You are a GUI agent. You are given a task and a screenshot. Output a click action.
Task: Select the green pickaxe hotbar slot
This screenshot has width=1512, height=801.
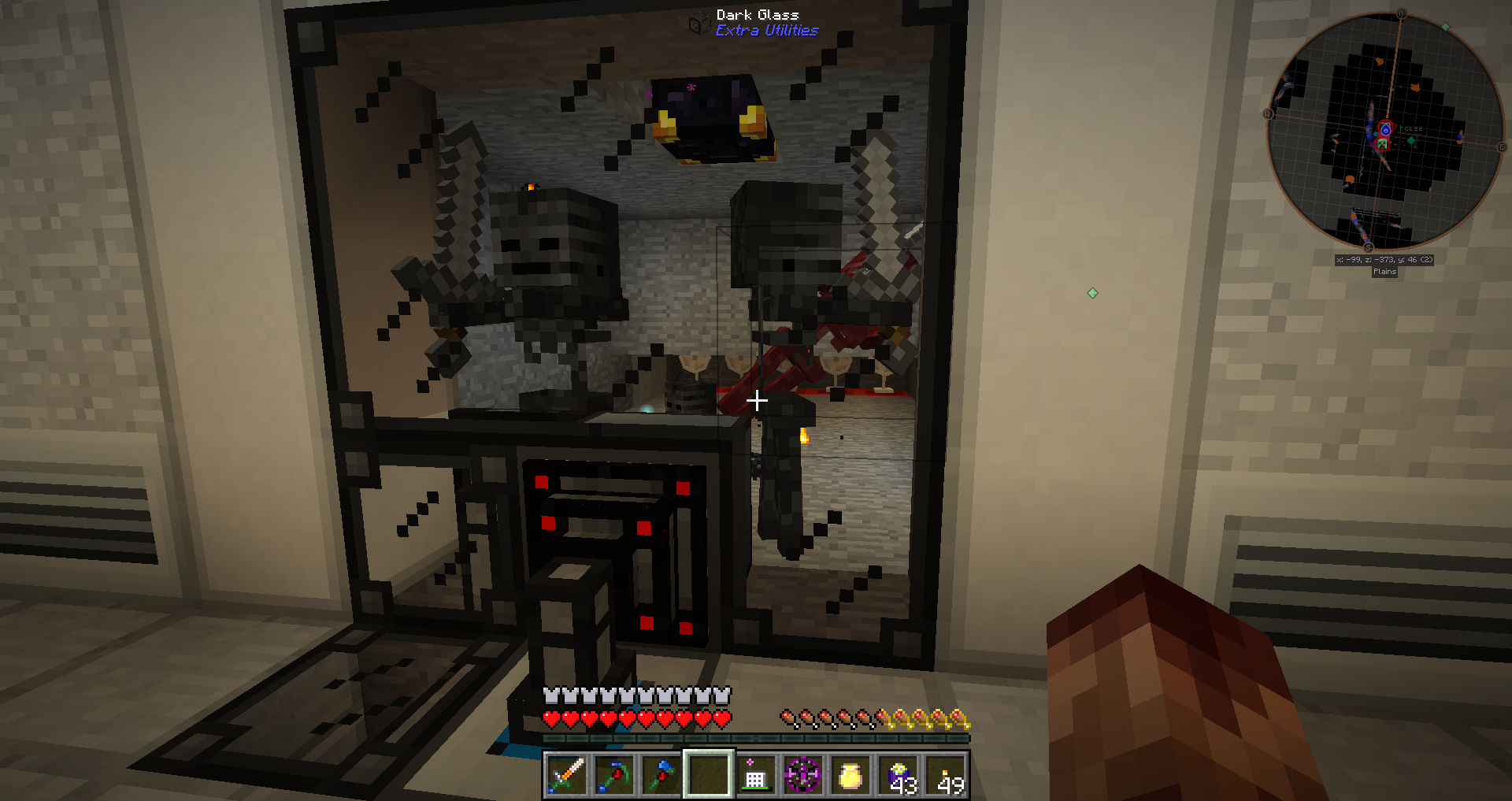(614, 775)
